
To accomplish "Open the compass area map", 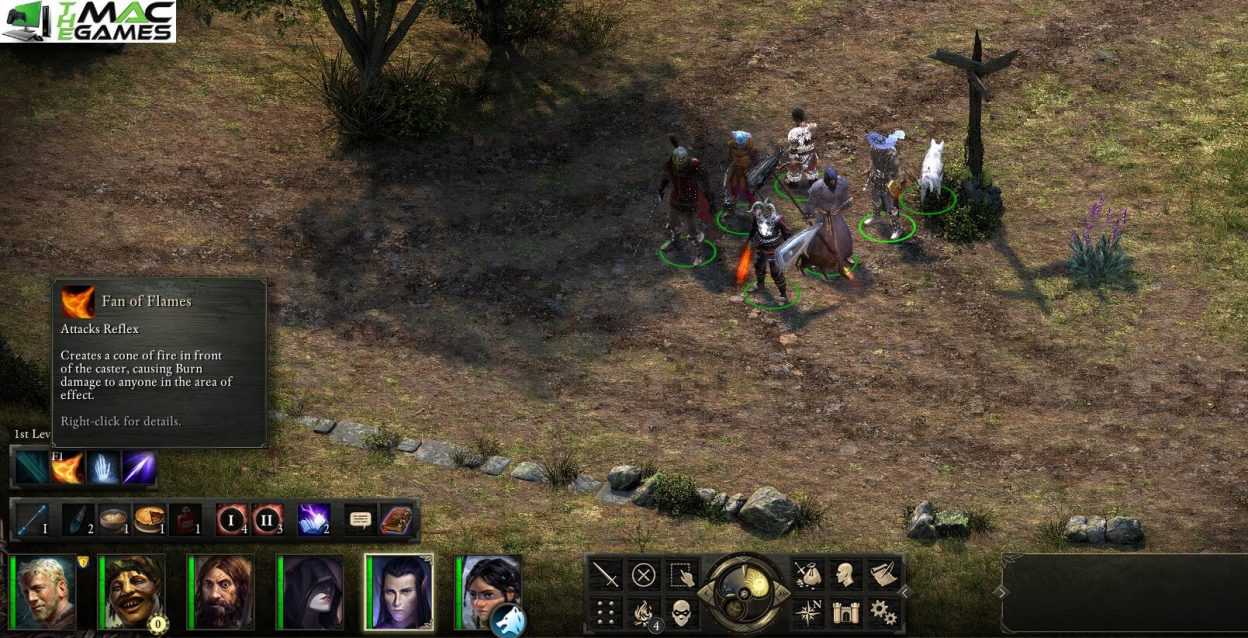I will point(808,611).
